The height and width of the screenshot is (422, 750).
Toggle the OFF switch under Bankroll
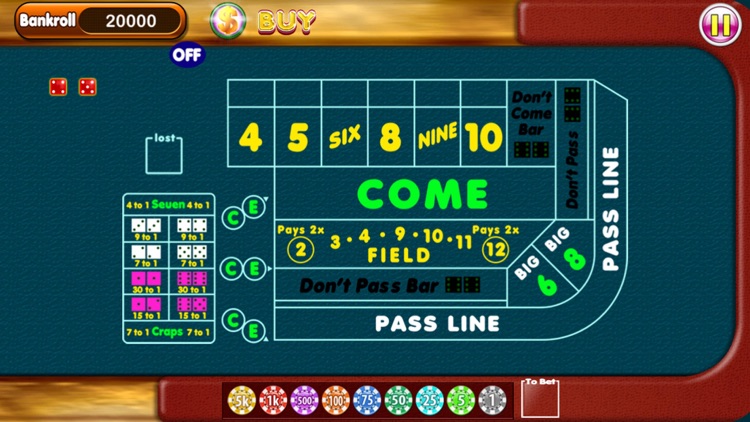coord(187,54)
